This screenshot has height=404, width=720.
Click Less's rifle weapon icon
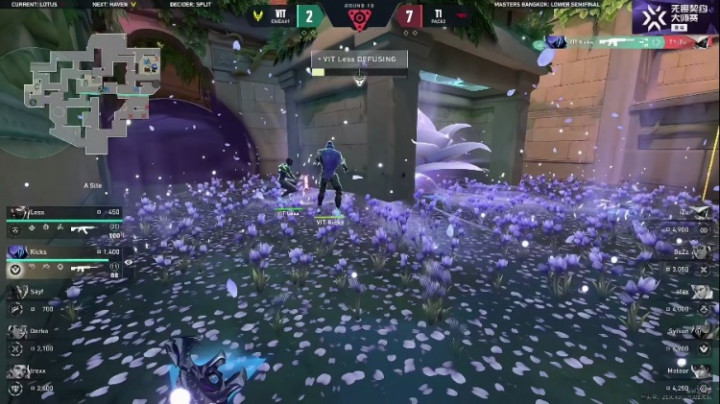coord(83,230)
